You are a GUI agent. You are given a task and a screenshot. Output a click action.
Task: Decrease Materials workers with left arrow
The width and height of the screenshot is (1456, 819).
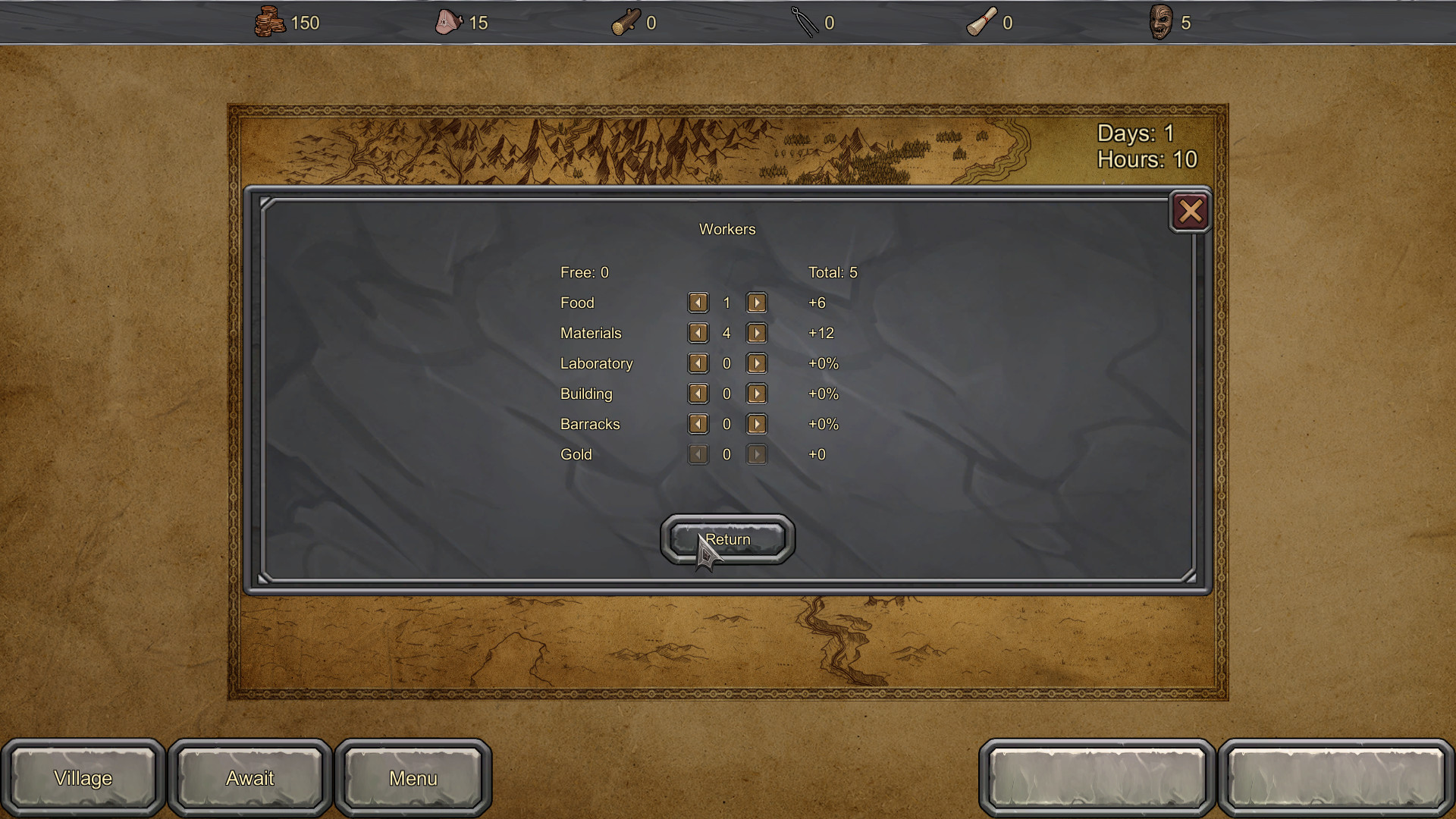click(698, 333)
